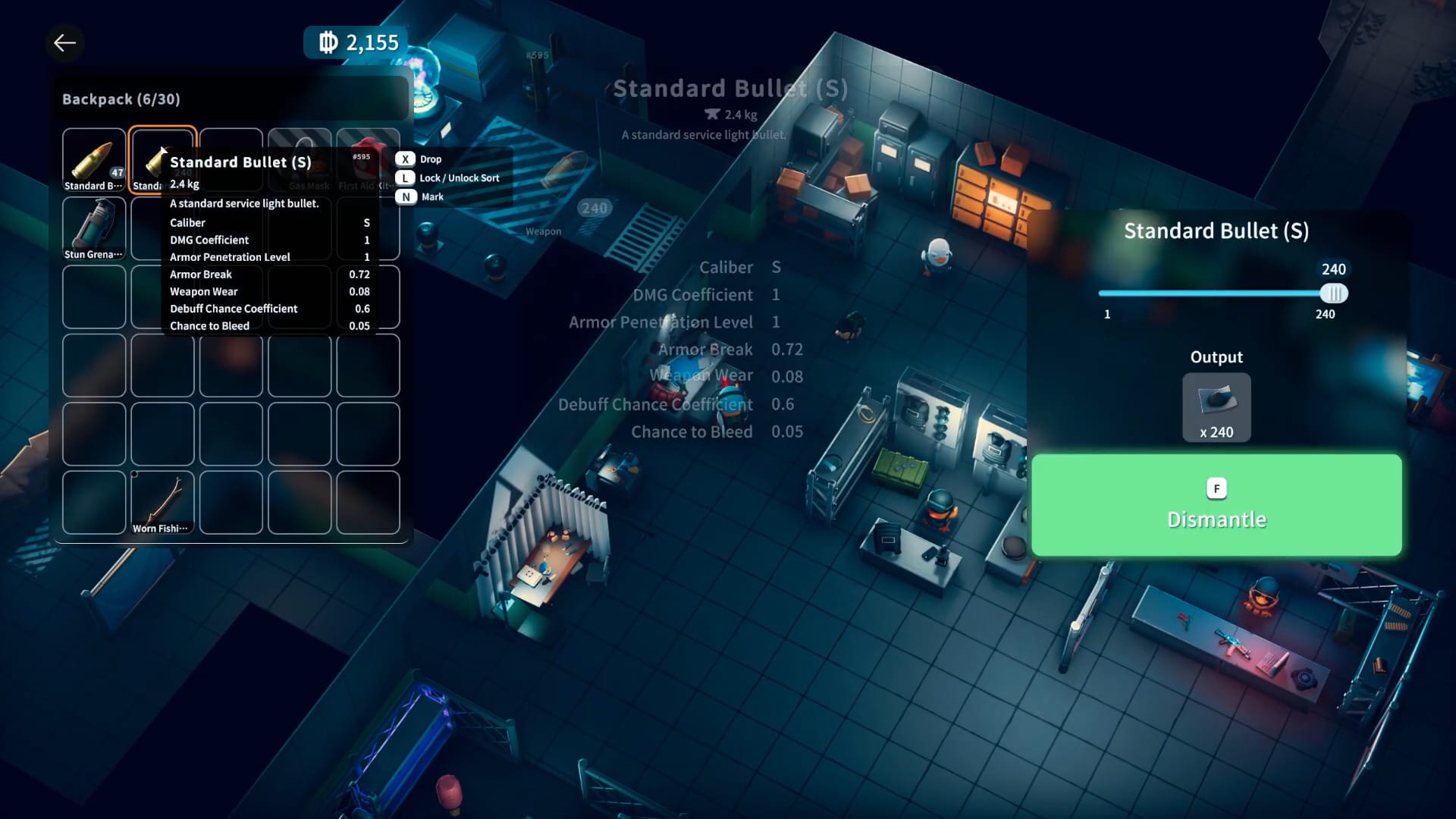Screen dimensions: 1456x819
Task: Click the back arrow button
Action: [65, 43]
